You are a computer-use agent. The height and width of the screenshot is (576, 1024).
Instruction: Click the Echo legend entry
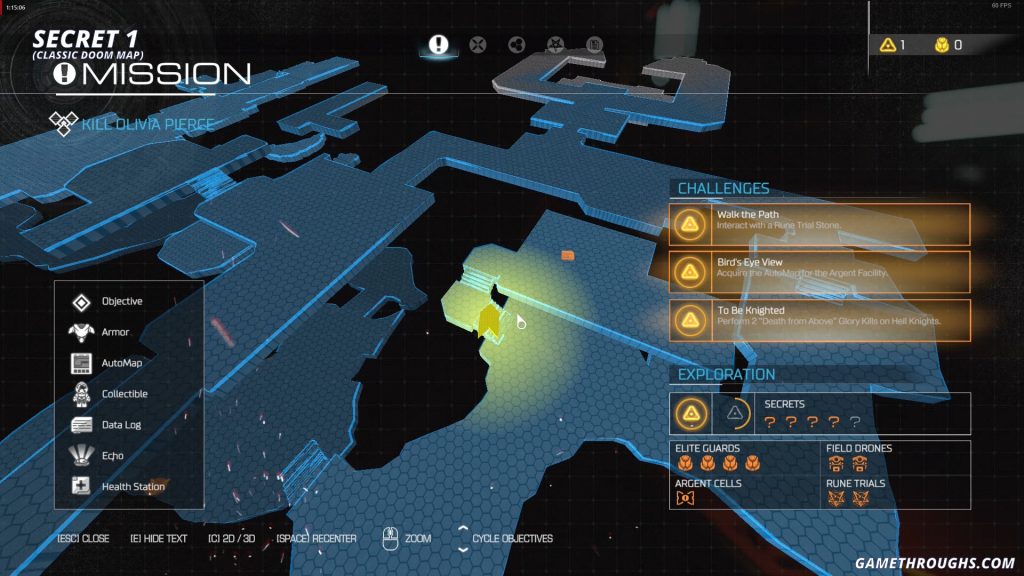[112, 455]
